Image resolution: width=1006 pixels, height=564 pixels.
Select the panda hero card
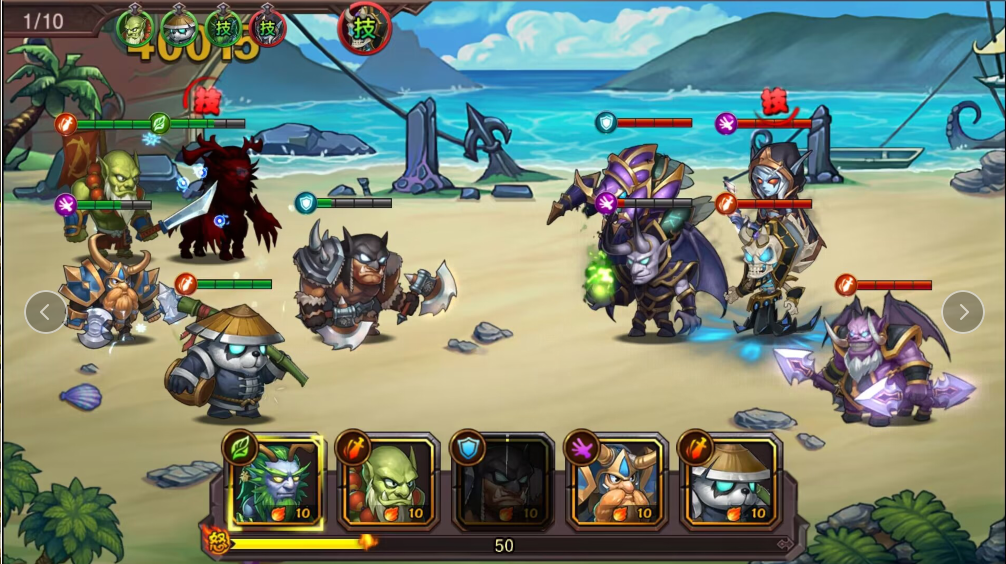point(731,482)
